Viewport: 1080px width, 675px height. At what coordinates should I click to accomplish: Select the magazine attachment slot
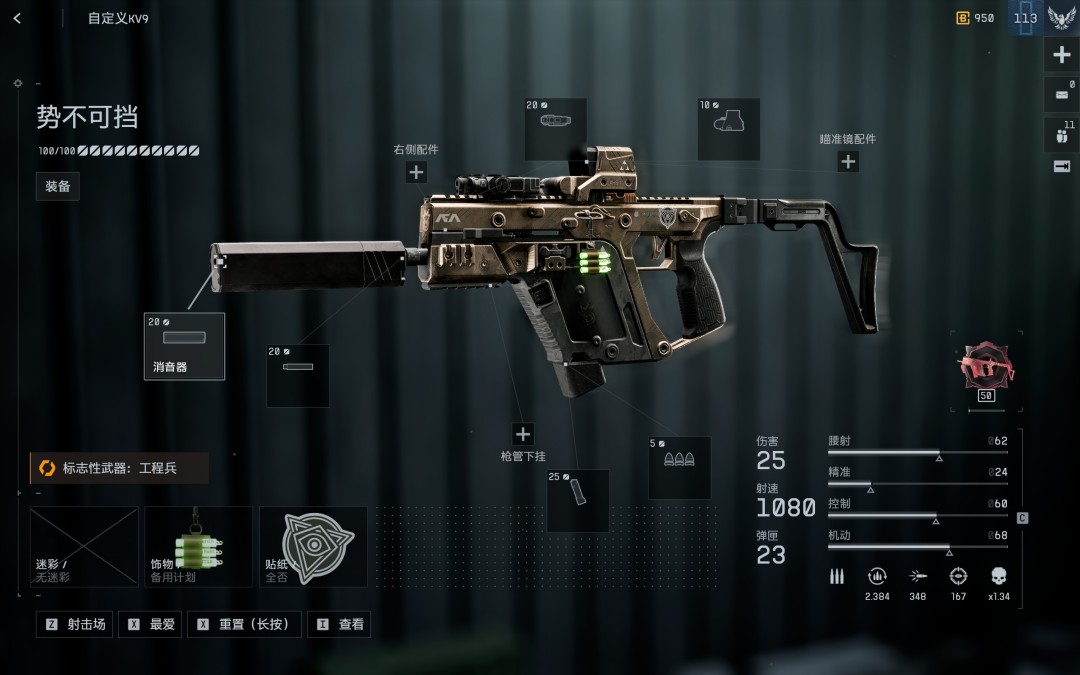578,500
